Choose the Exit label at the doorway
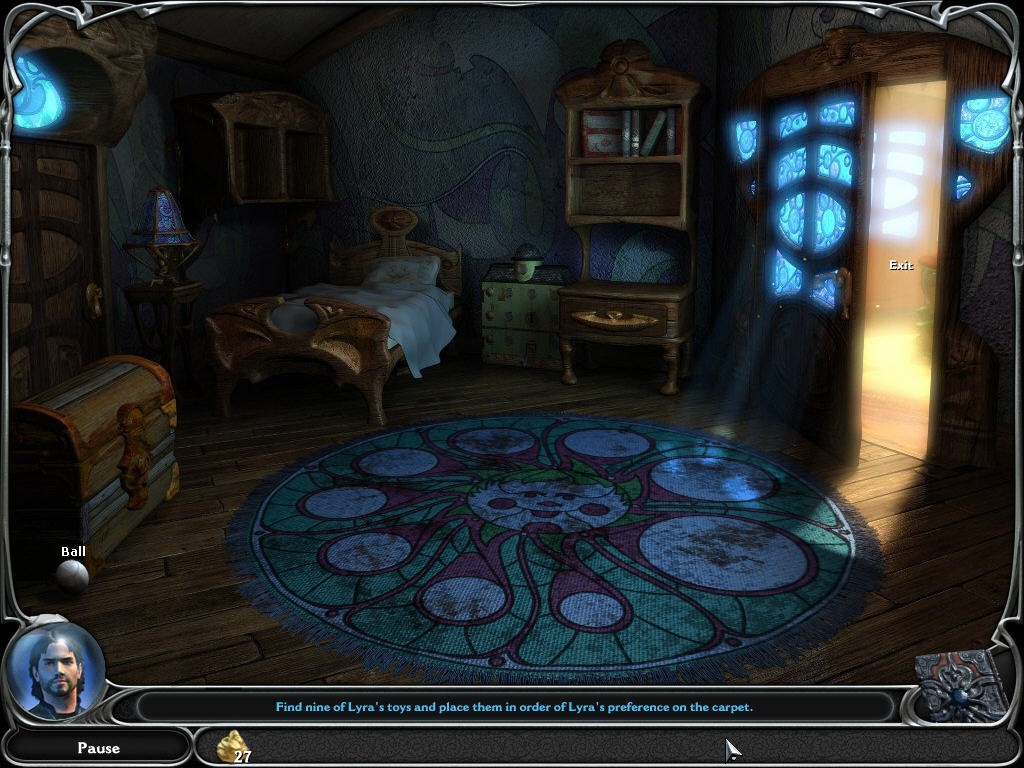 (x=901, y=265)
